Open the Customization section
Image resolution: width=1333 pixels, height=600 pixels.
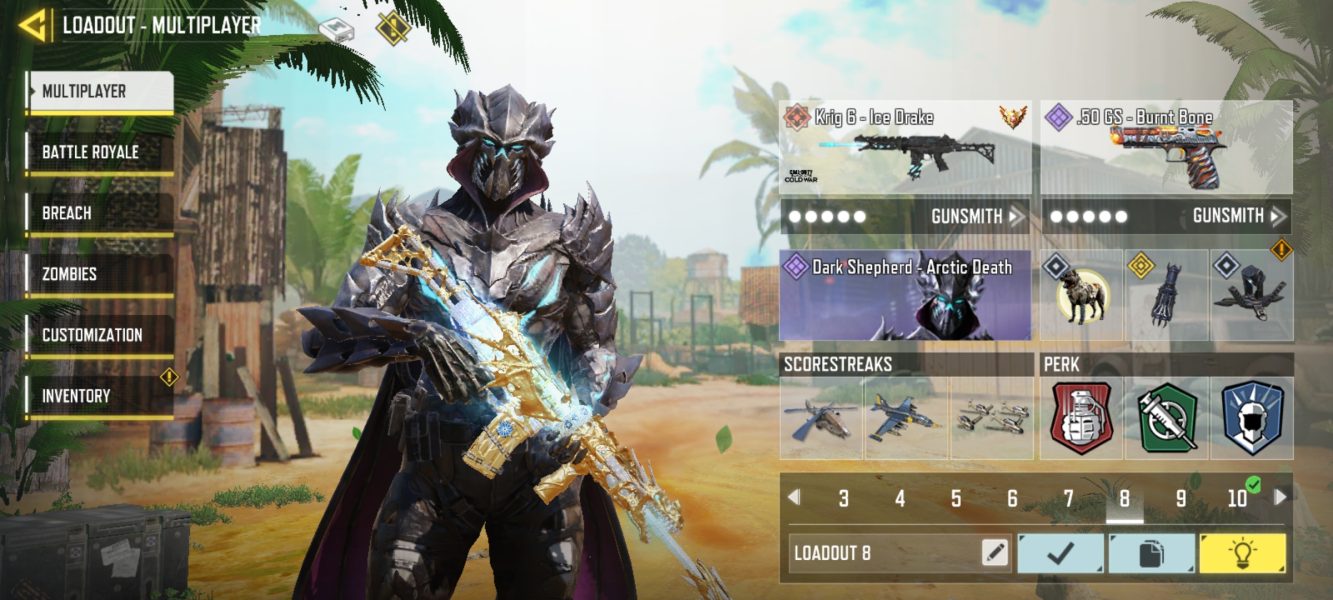tap(99, 335)
